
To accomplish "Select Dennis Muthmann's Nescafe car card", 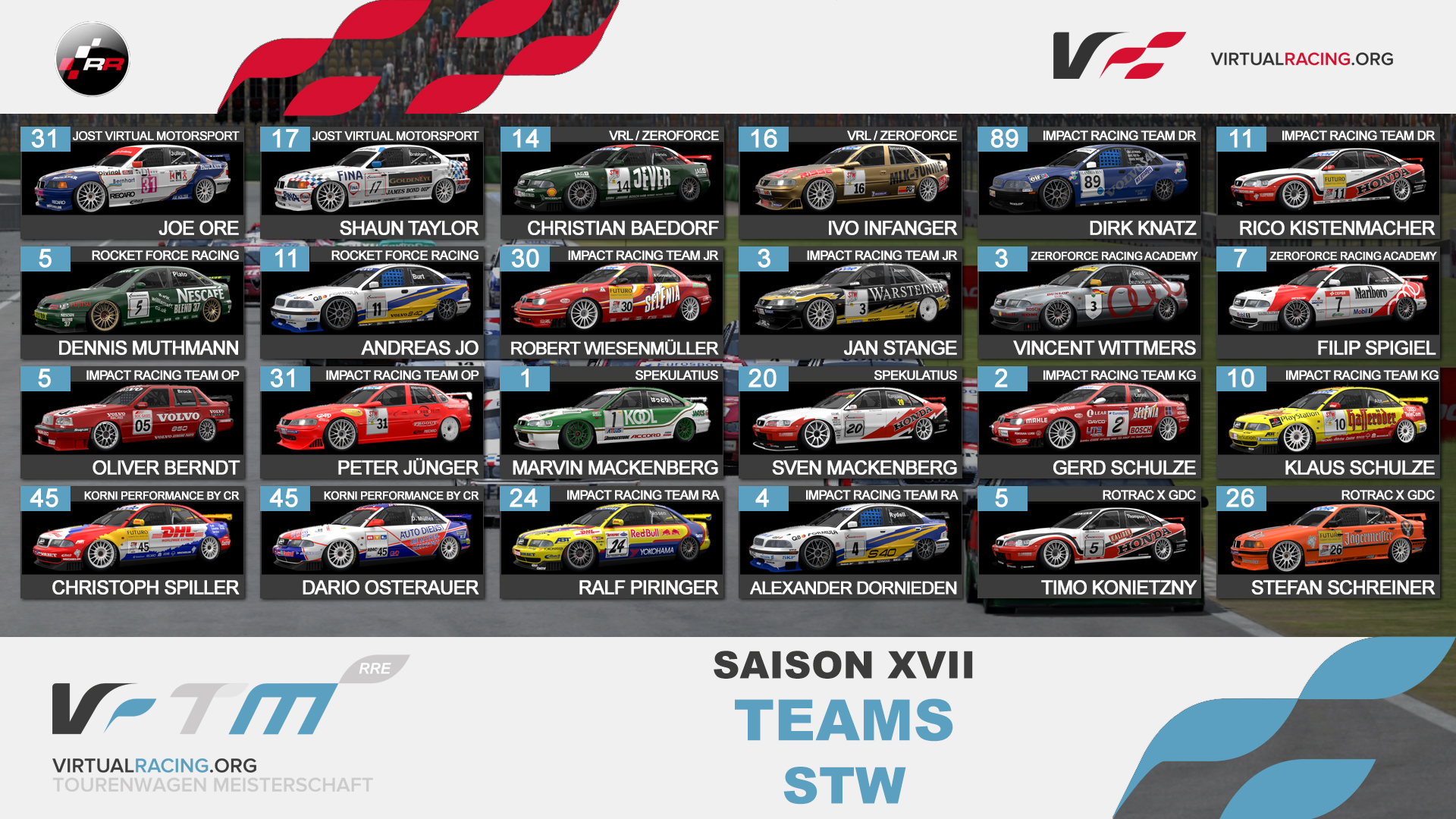I will pos(133,302).
